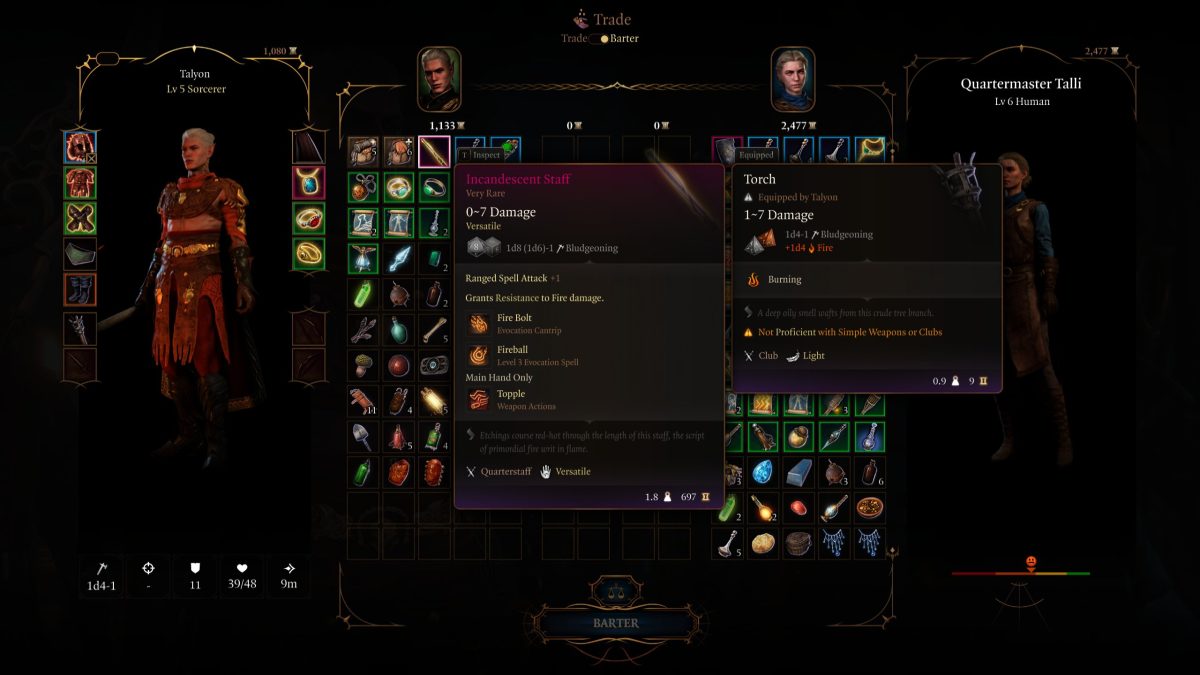Select the bone item in Talyon's inventory

(434, 329)
